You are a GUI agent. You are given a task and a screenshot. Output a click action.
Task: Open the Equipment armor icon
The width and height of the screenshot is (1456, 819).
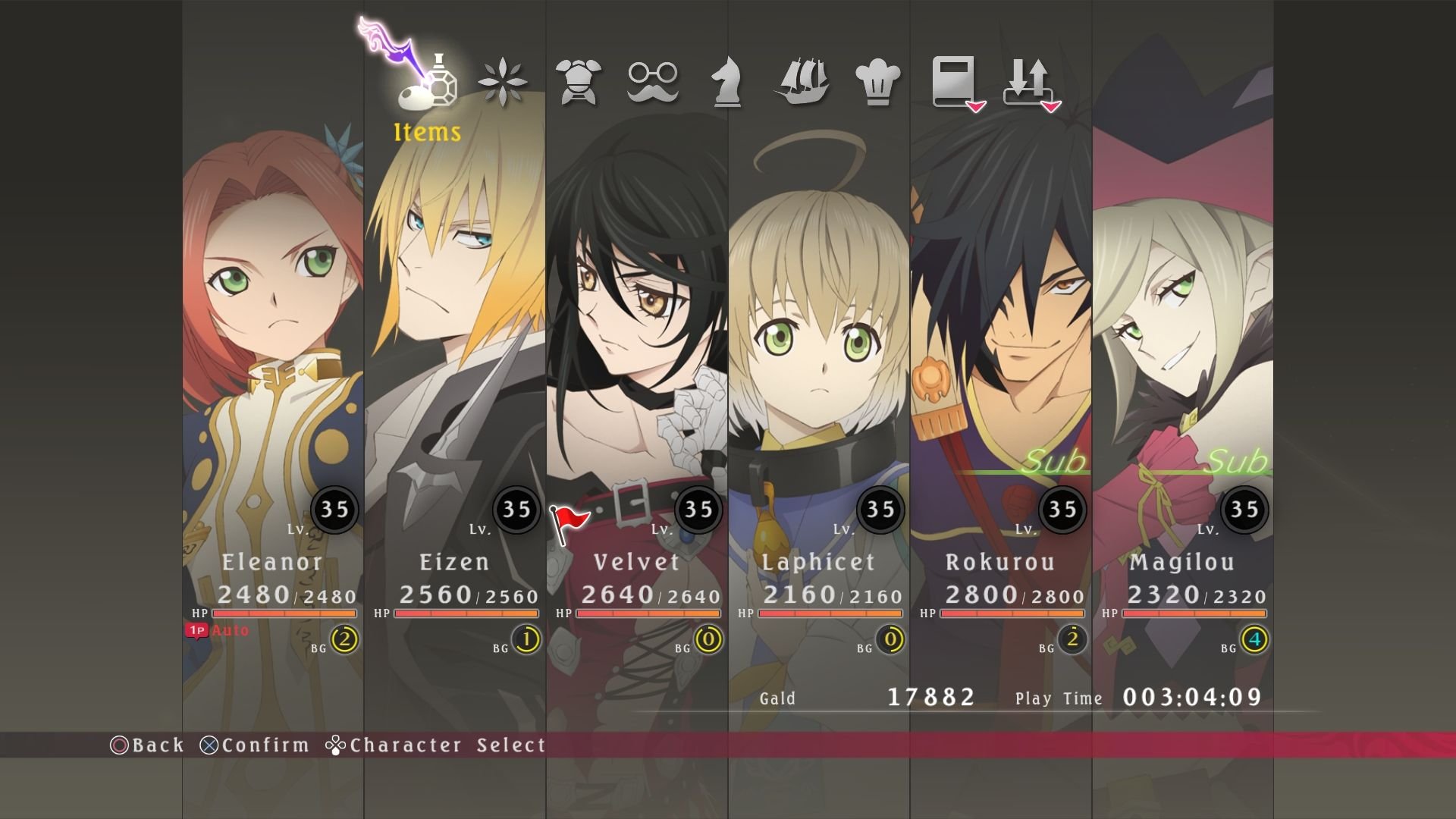pos(579,80)
